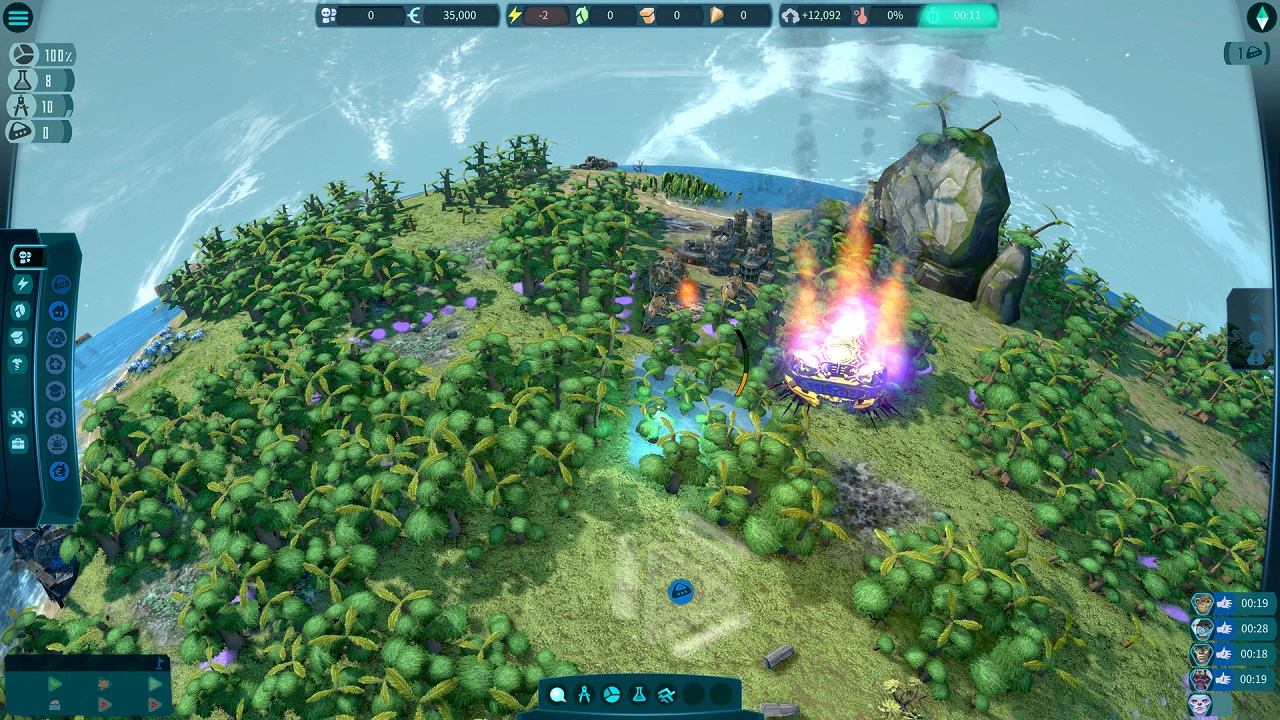1280x720 pixels.
Task: Open the speech bubble messages panel
Action: [558, 695]
